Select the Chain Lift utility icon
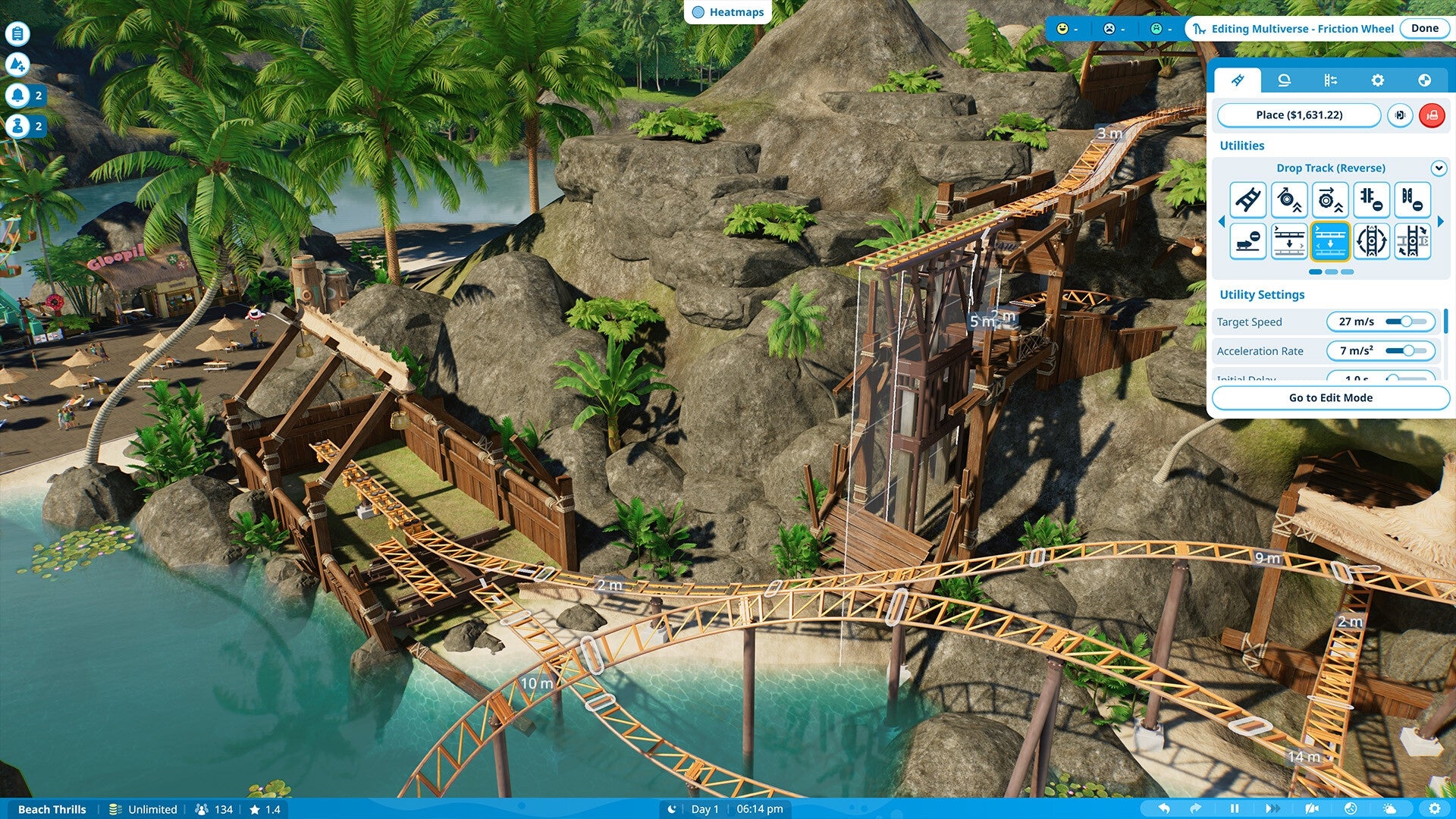Viewport: 1456px width, 819px height. click(1248, 199)
